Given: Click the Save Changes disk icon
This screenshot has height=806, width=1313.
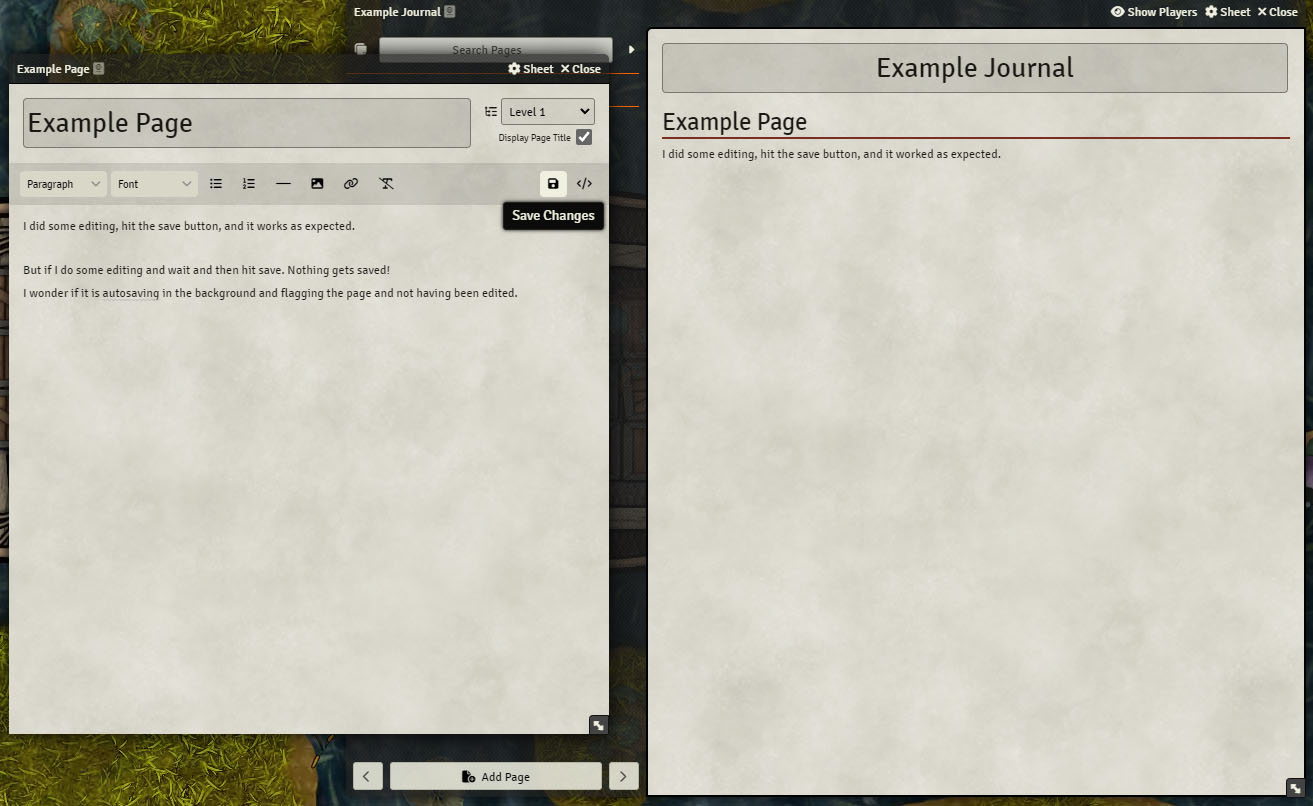Looking at the screenshot, I should pos(553,183).
